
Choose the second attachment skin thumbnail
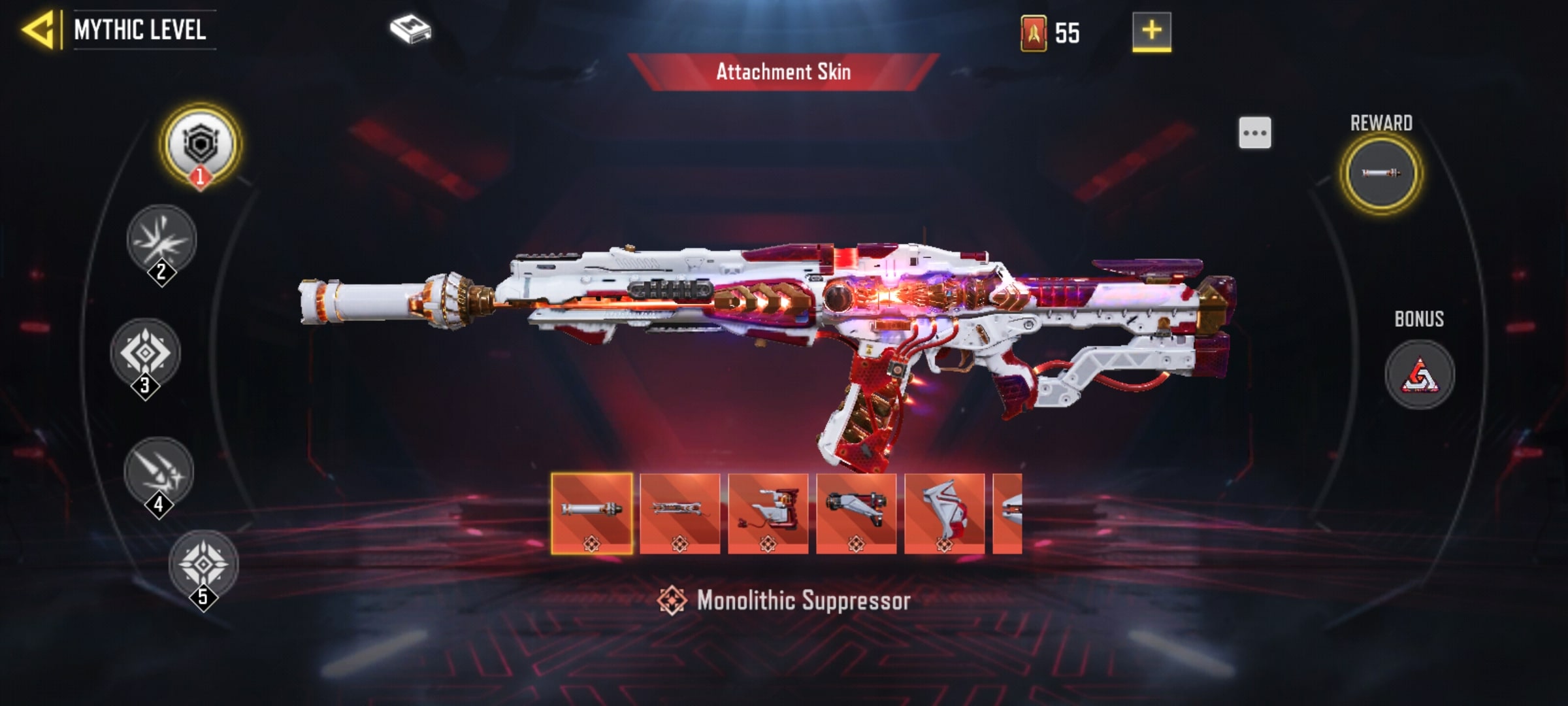680,514
